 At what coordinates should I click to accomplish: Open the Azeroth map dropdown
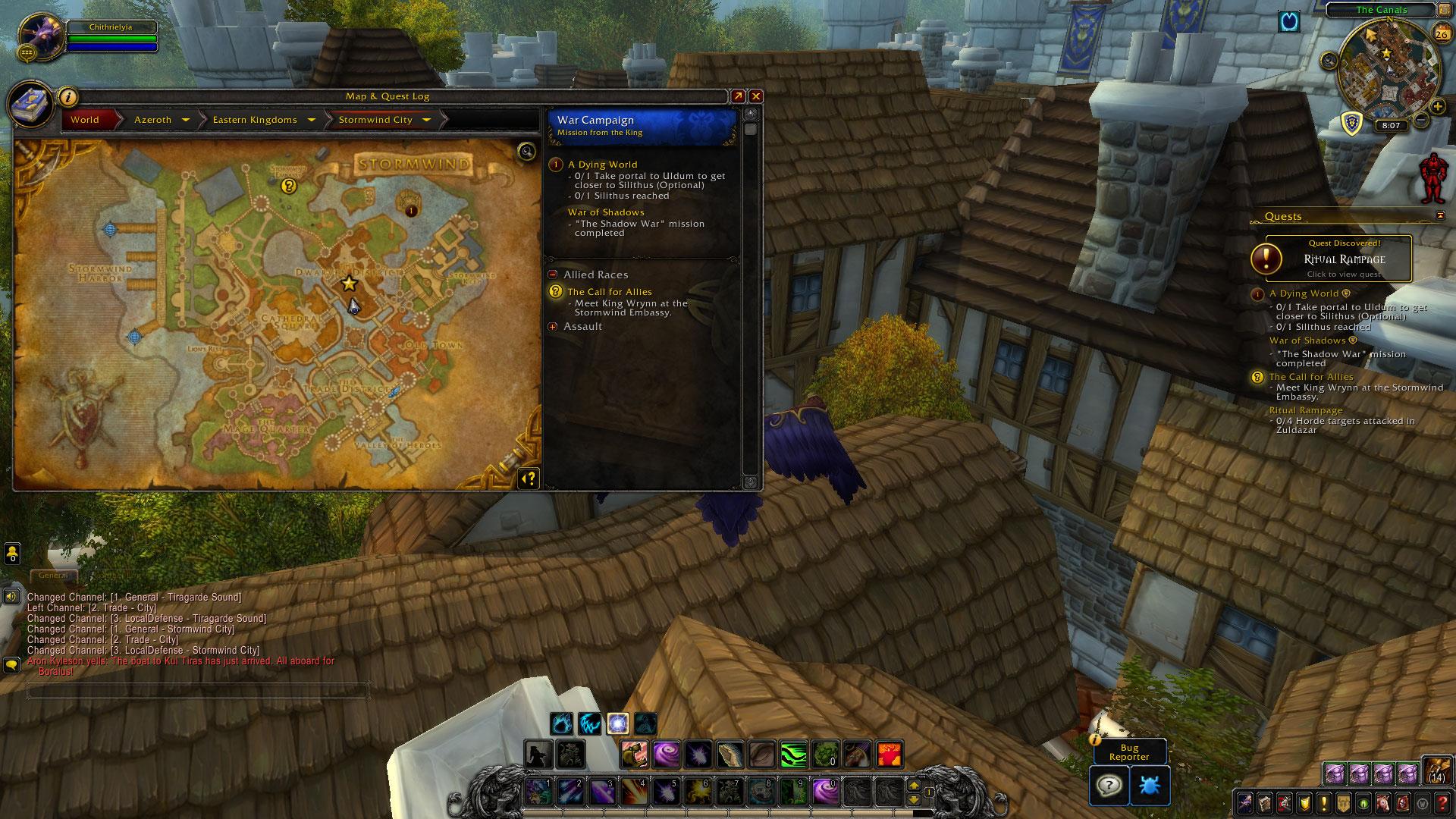point(186,120)
